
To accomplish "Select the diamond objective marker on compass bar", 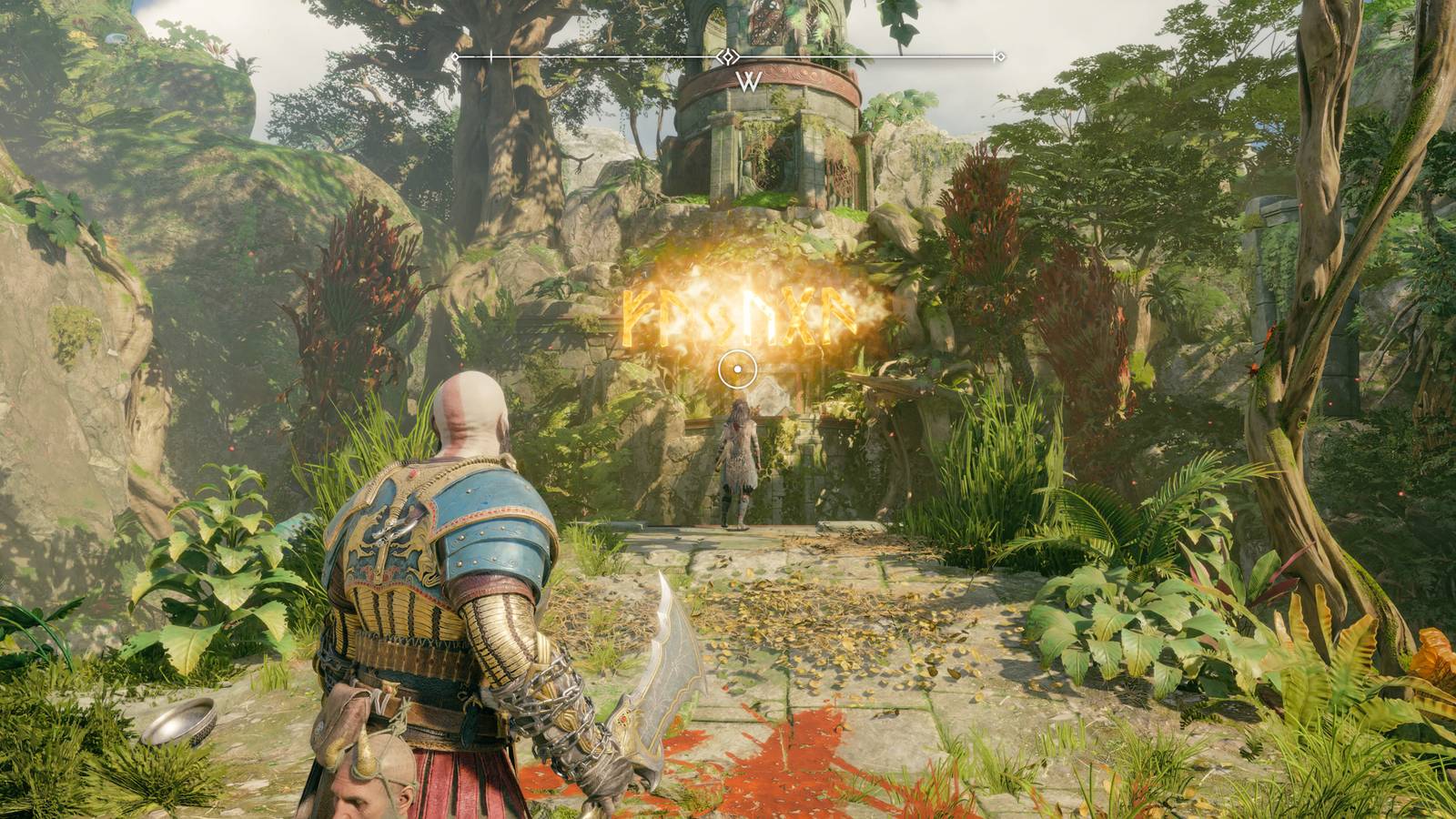I will [727, 57].
